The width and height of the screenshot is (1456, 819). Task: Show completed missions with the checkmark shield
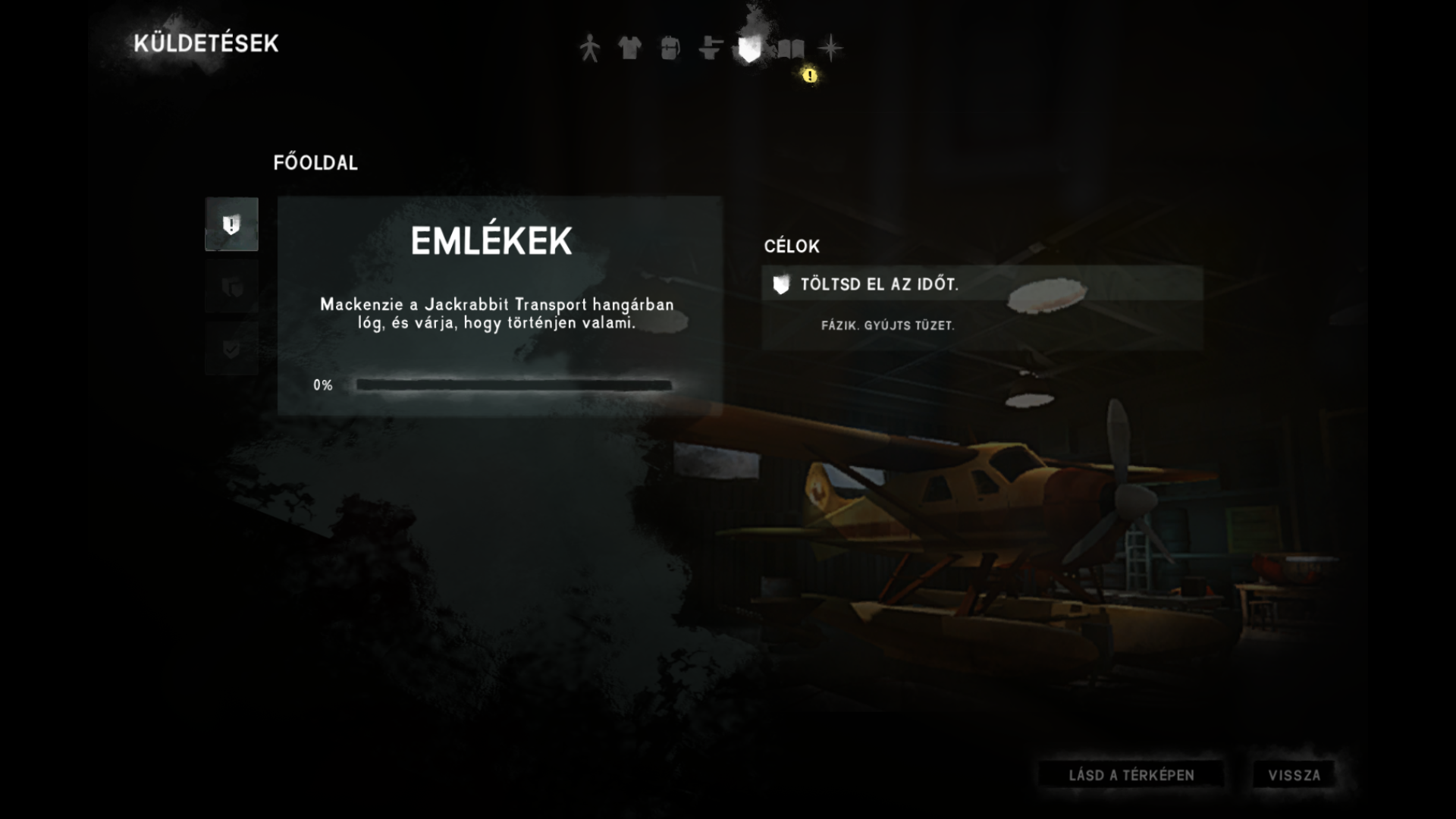(231, 349)
